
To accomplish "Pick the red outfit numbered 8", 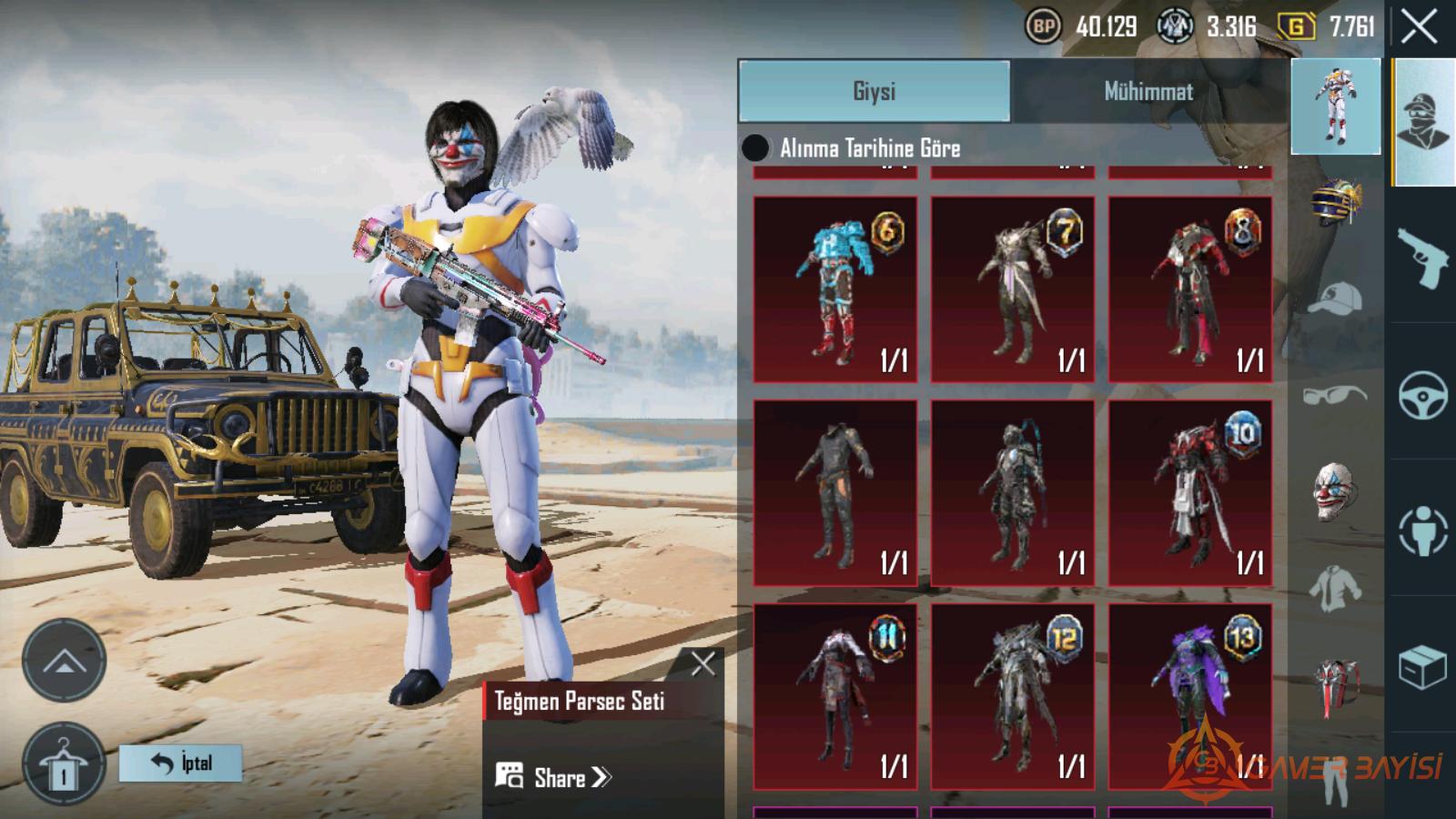I will coord(1189,289).
